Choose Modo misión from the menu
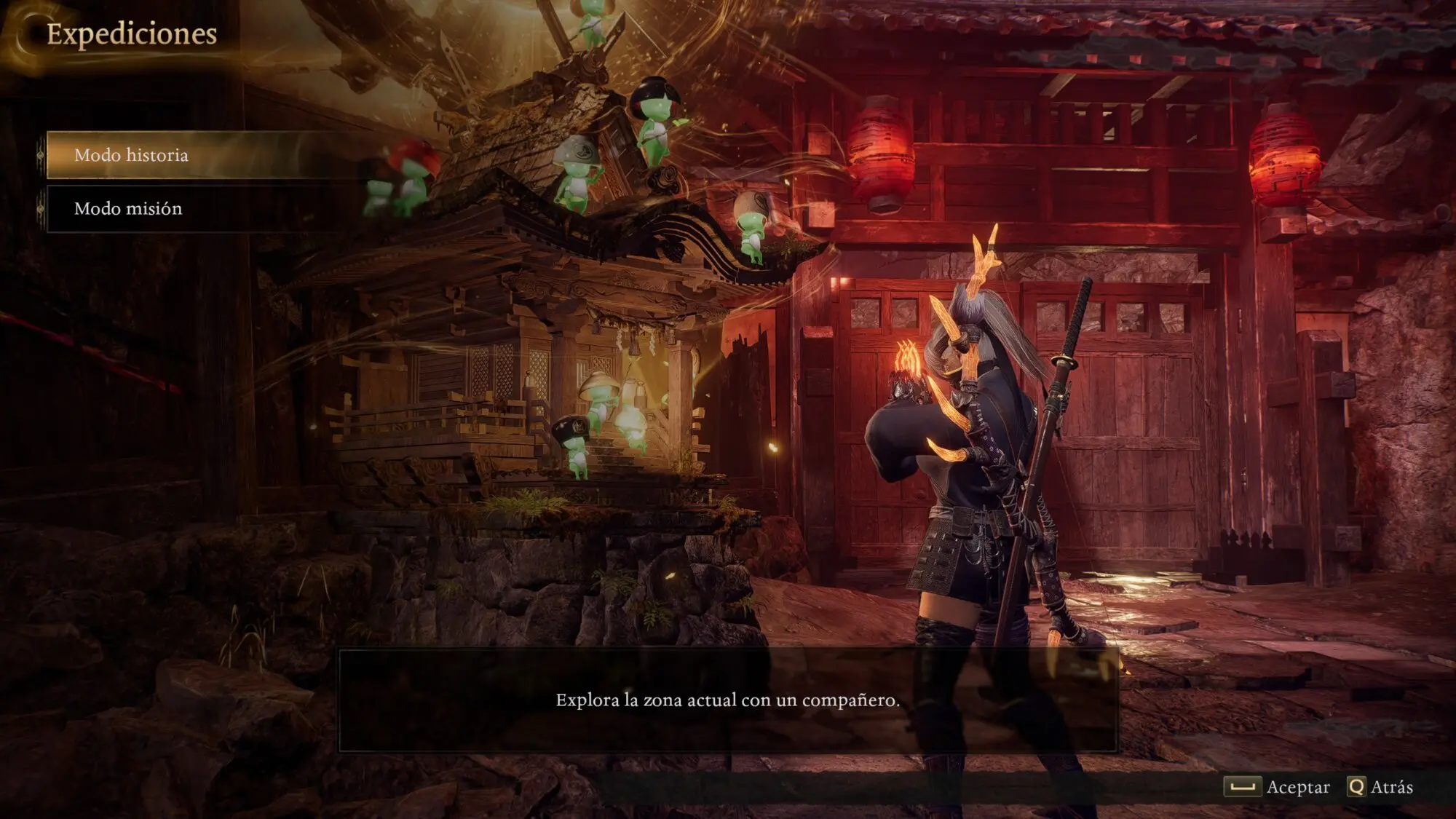Image resolution: width=1456 pixels, height=819 pixels. click(x=129, y=209)
